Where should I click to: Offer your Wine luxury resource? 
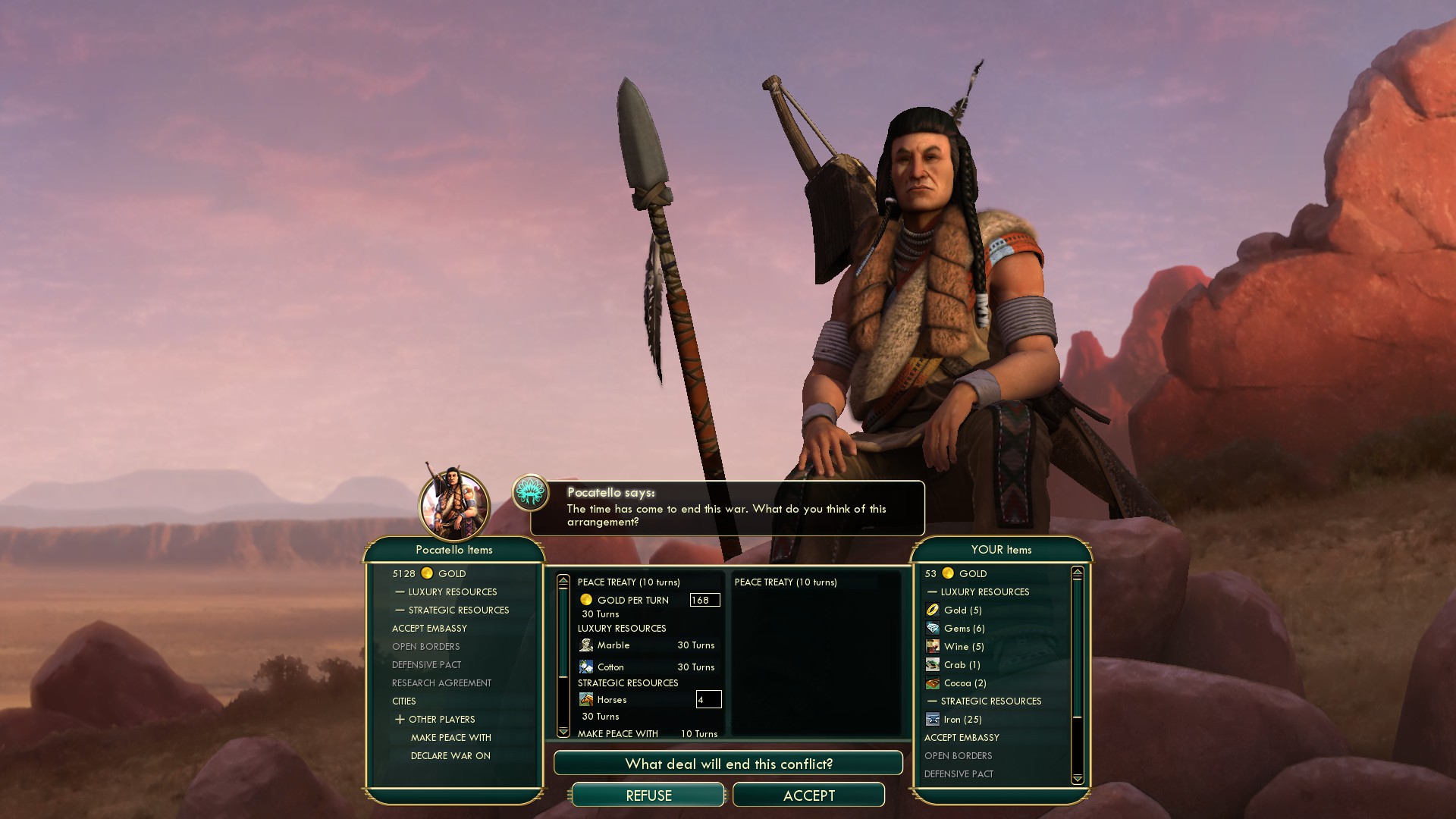(x=963, y=647)
